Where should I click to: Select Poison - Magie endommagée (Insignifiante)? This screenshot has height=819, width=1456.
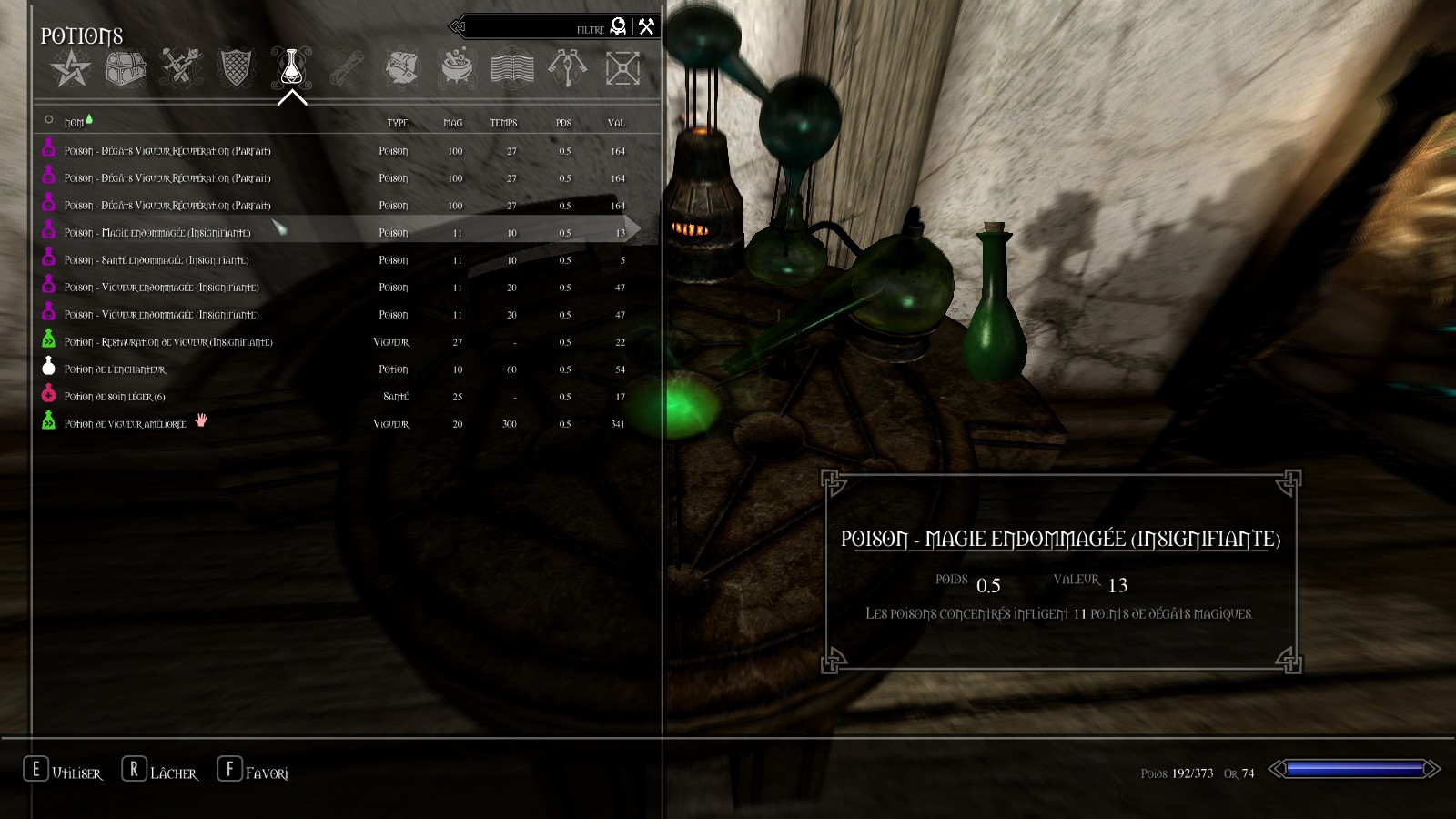(157, 233)
